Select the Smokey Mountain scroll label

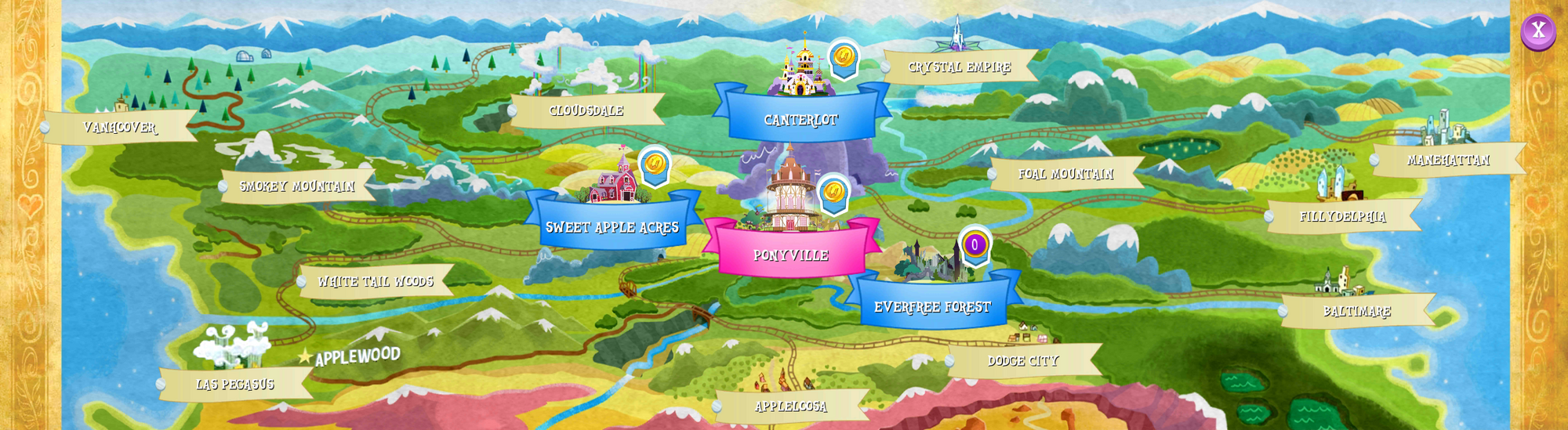297,186
